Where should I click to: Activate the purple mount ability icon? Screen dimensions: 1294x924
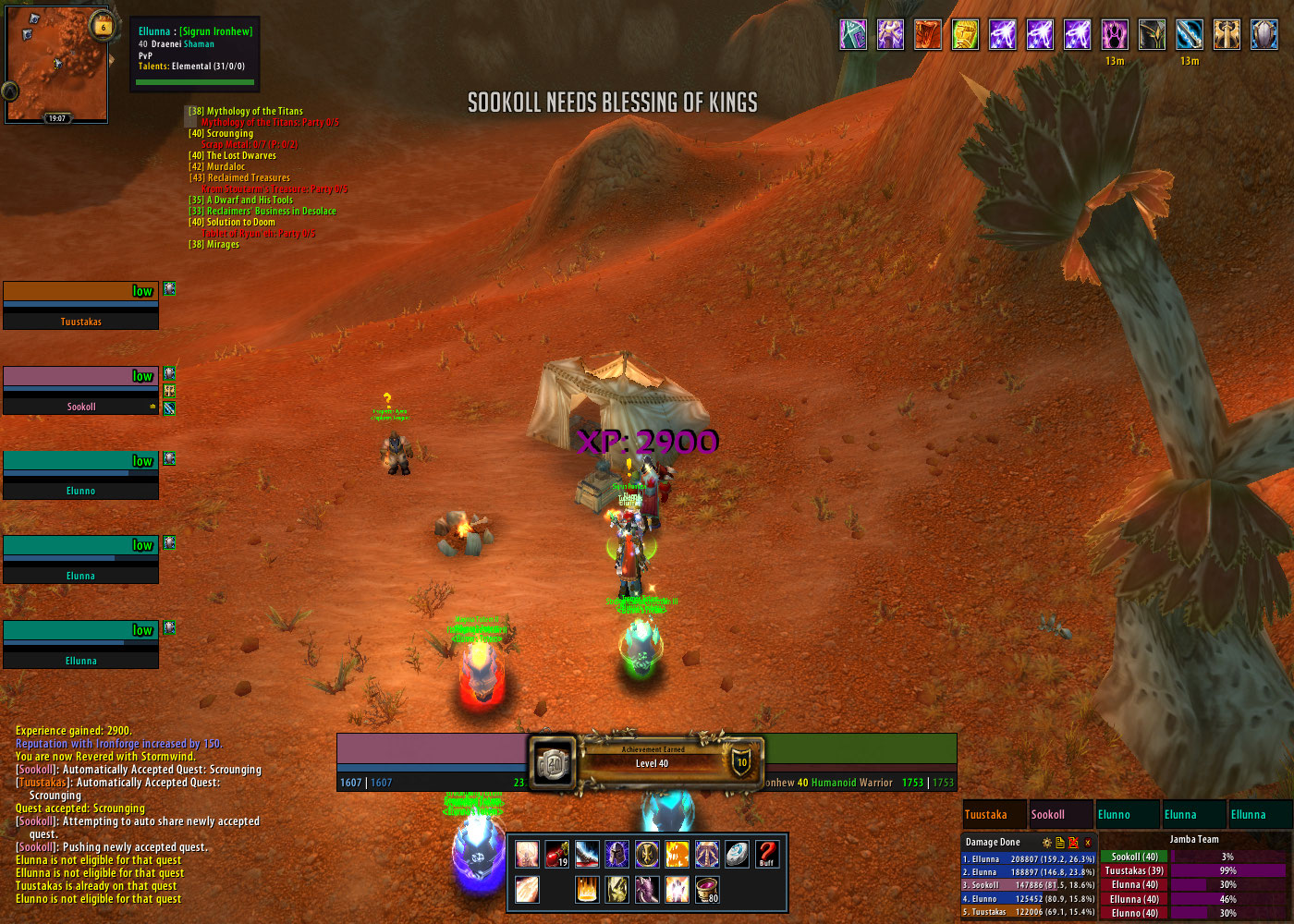click(647, 890)
